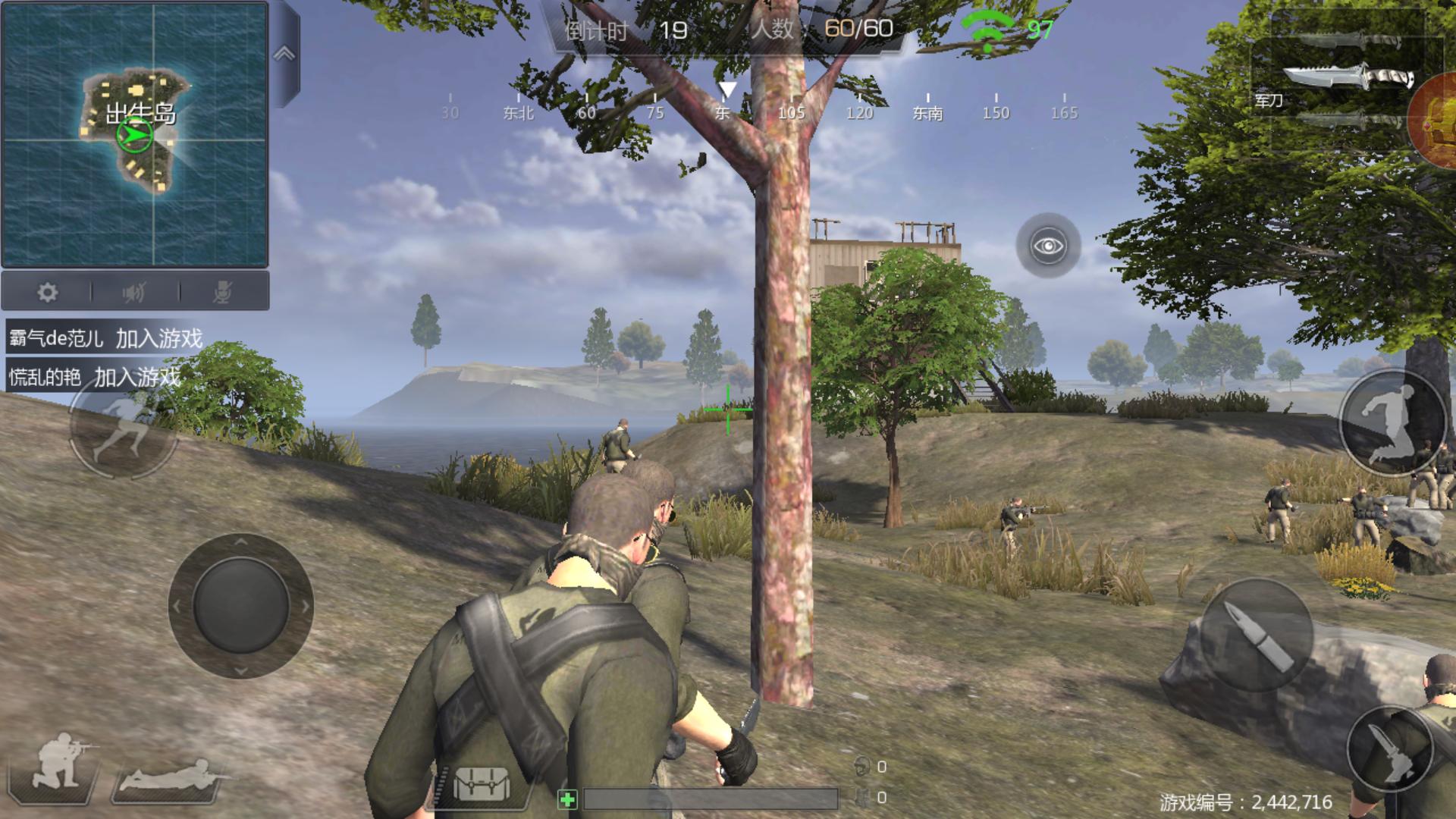Open the island minimap
The image size is (1456, 819).
tap(135, 134)
